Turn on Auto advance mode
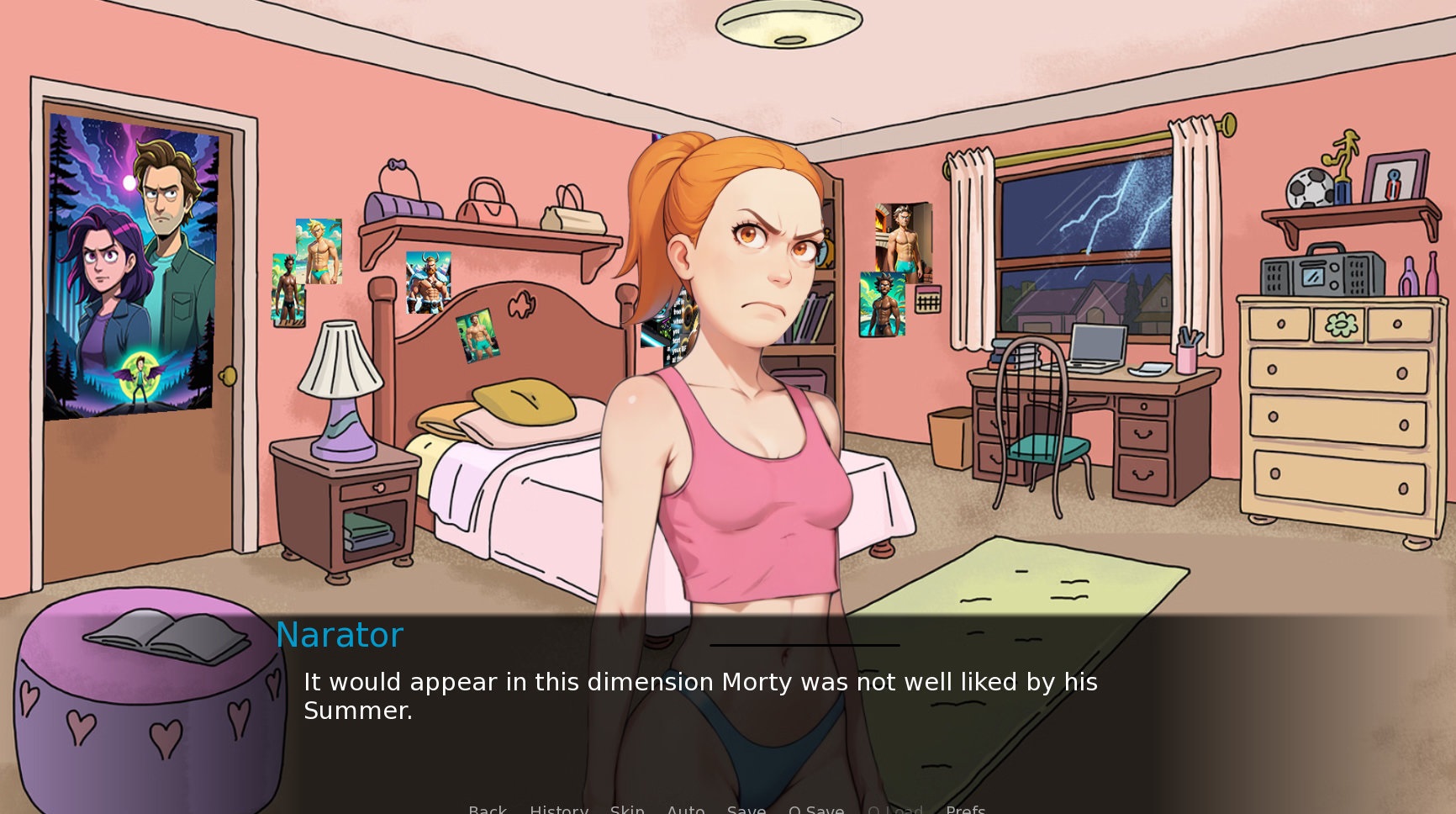1456x814 pixels. 685,809
